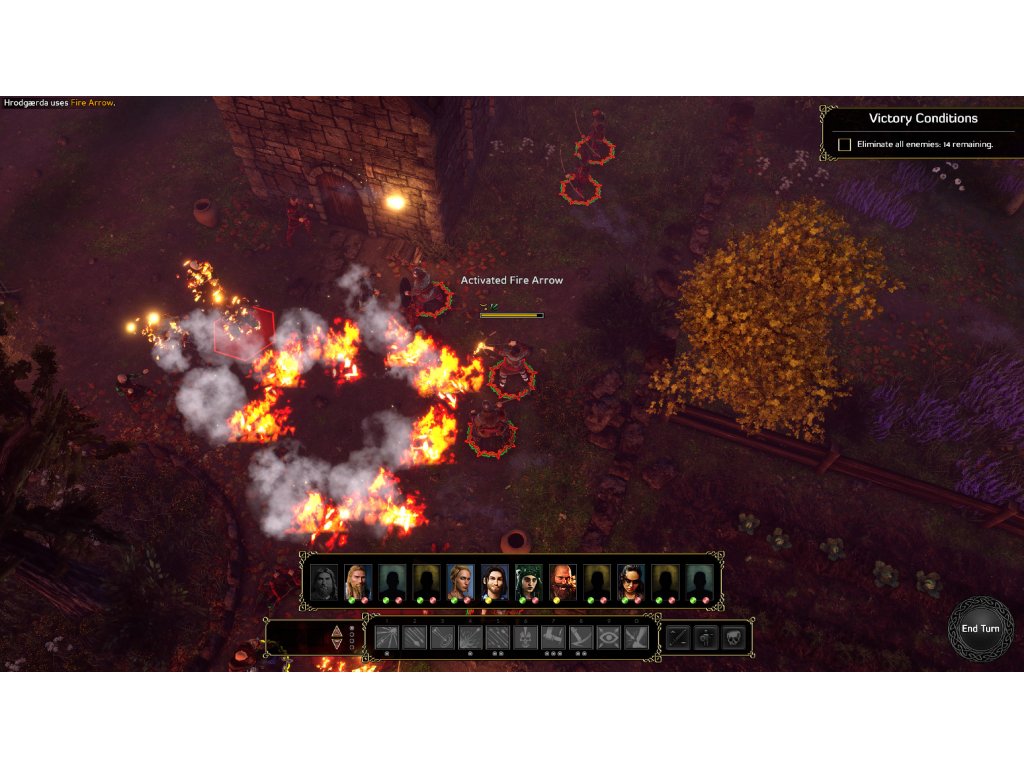The width and height of the screenshot is (1024, 768).
Task: Pick the green-hooded character portrait
Action: coord(528,582)
